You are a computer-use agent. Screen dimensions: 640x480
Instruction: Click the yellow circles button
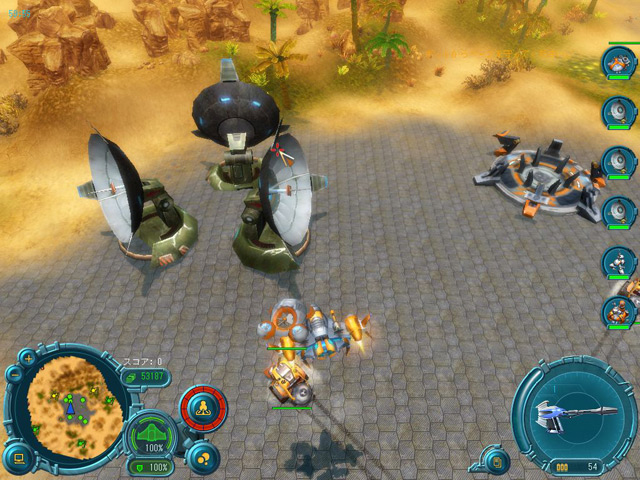[x=203, y=457]
